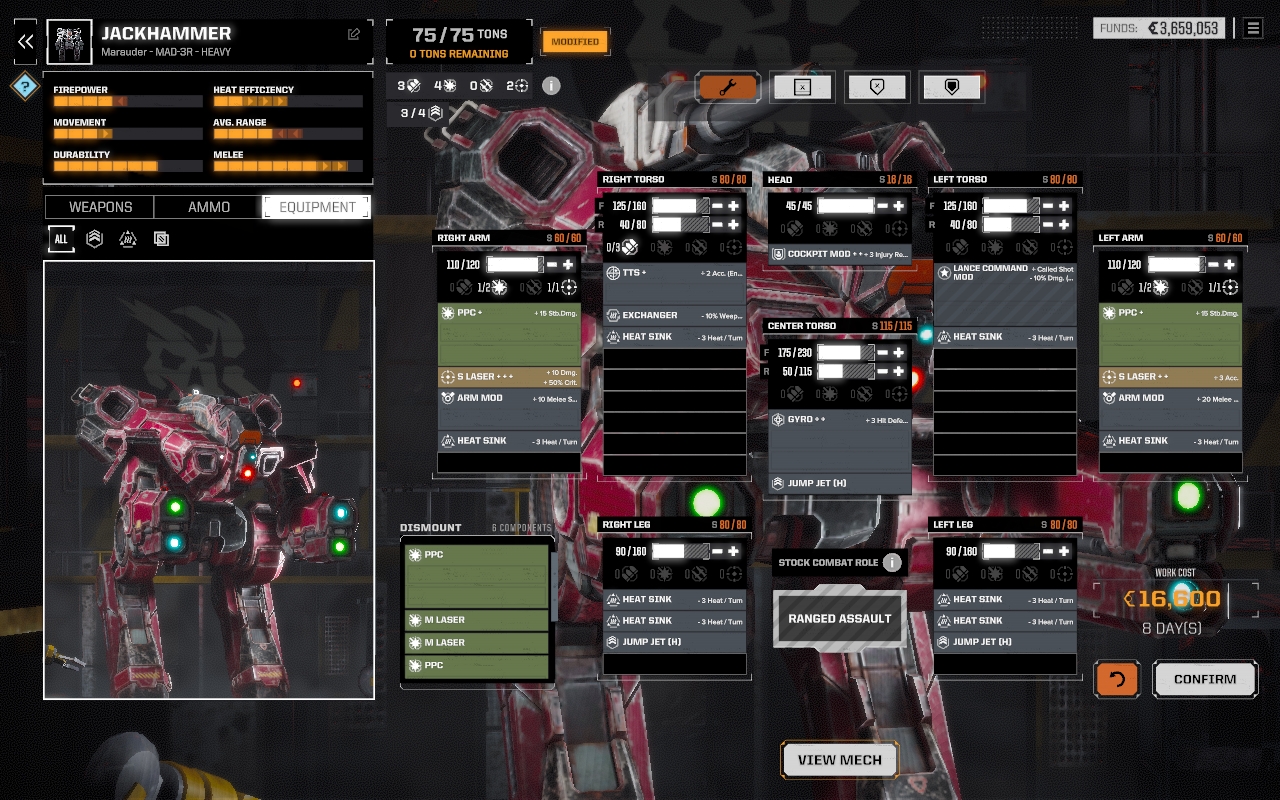The height and width of the screenshot is (800, 1280).
Task: Select the TTS+ component in Right Torso
Action: pyautogui.click(x=675, y=273)
